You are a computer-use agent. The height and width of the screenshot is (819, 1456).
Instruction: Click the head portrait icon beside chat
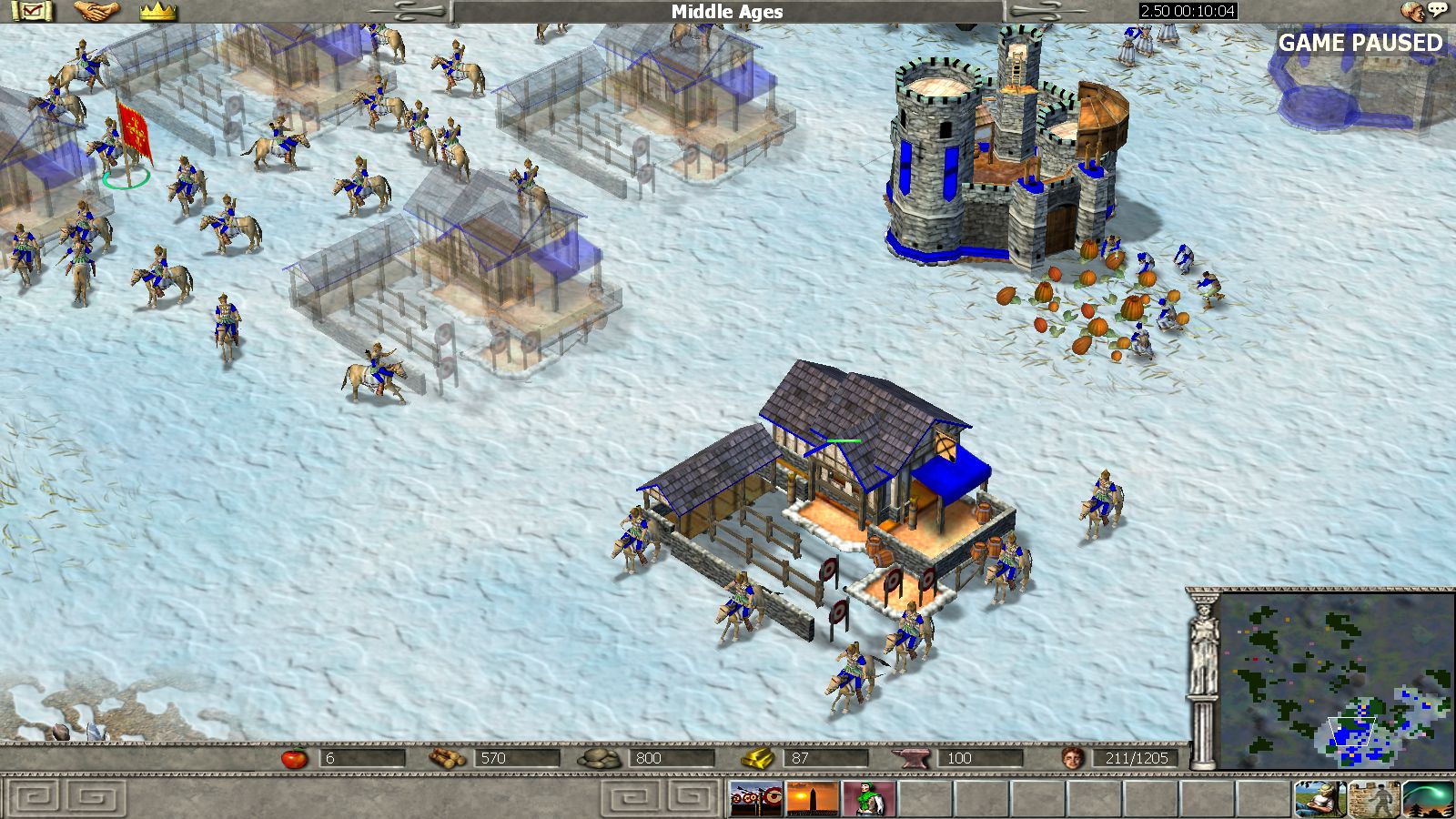pyautogui.click(x=1413, y=11)
